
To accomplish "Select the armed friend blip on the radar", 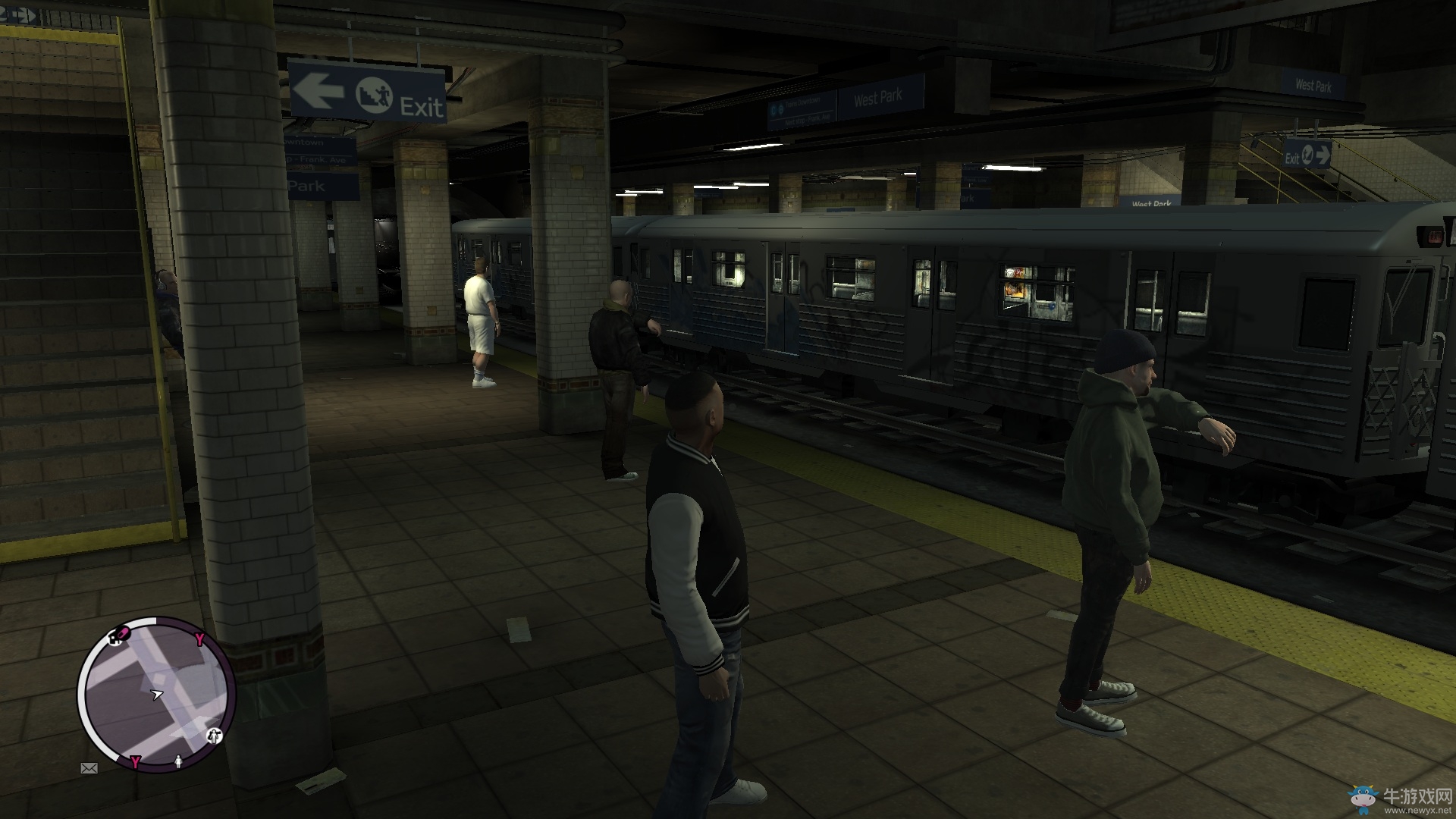I will pyautogui.click(x=215, y=736).
